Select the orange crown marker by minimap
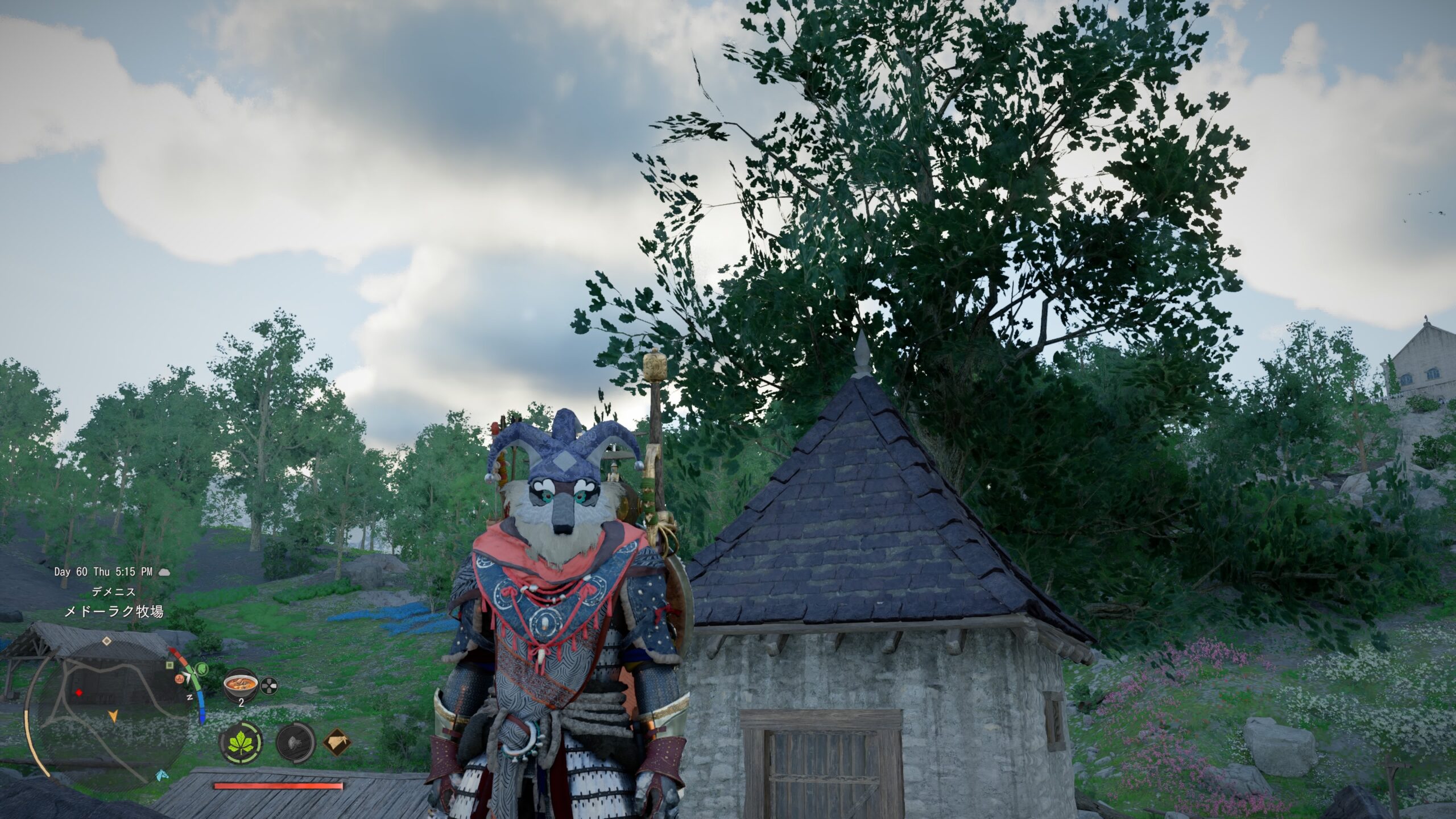This screenshot has width=1456, height=819. point(180,678)
